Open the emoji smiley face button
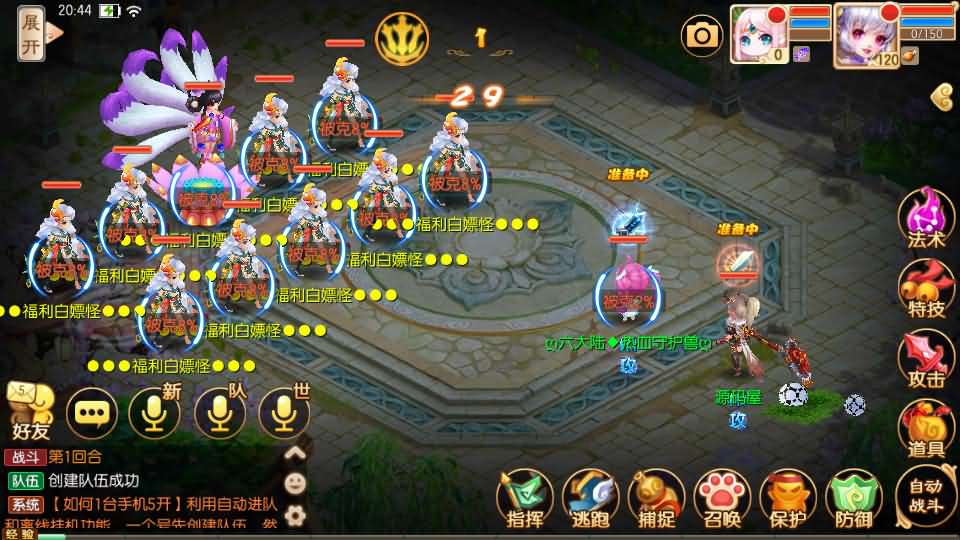This screenshot has width=960, height=540. click(295, 483)
